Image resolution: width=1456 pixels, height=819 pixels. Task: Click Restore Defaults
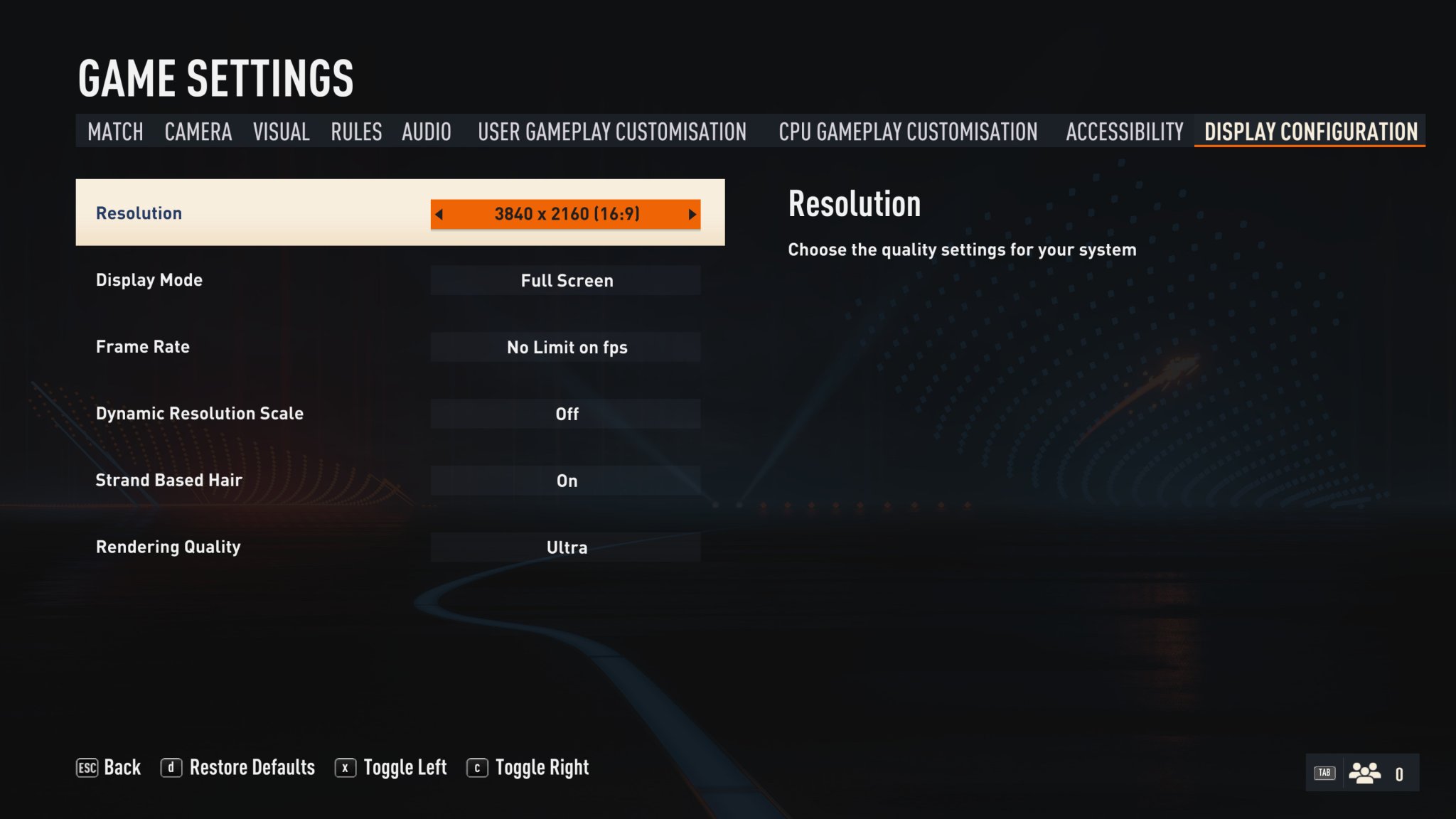(252, 767)
